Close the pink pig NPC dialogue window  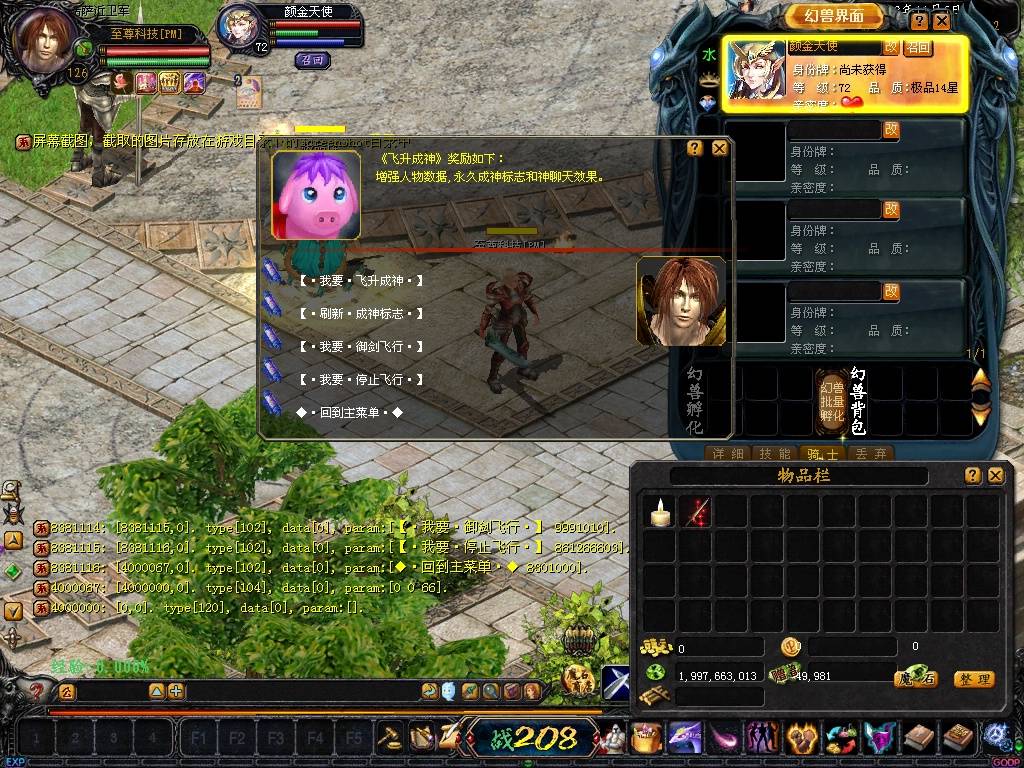coord(719,148)
